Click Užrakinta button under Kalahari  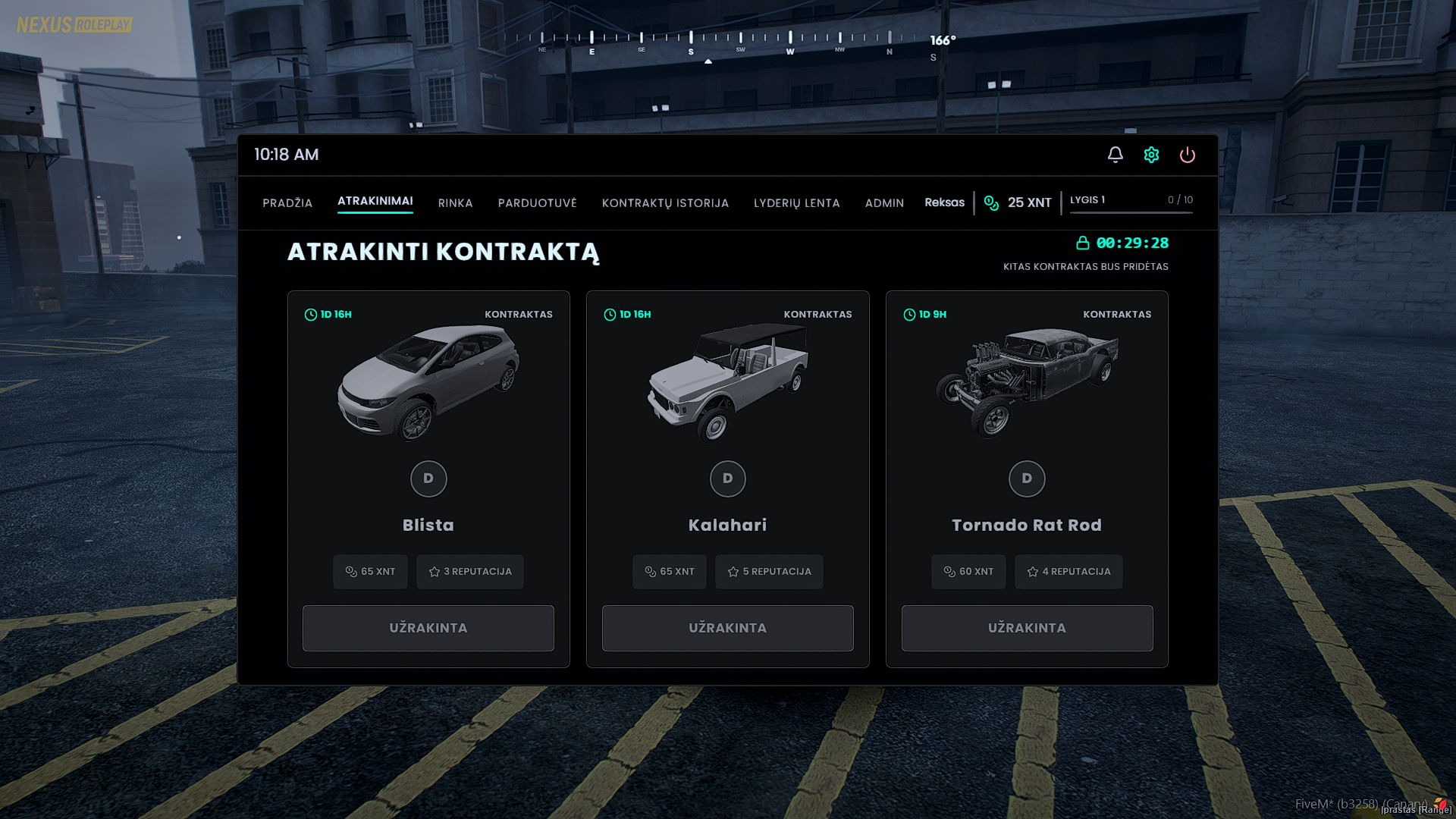click(x=727, y=628)
